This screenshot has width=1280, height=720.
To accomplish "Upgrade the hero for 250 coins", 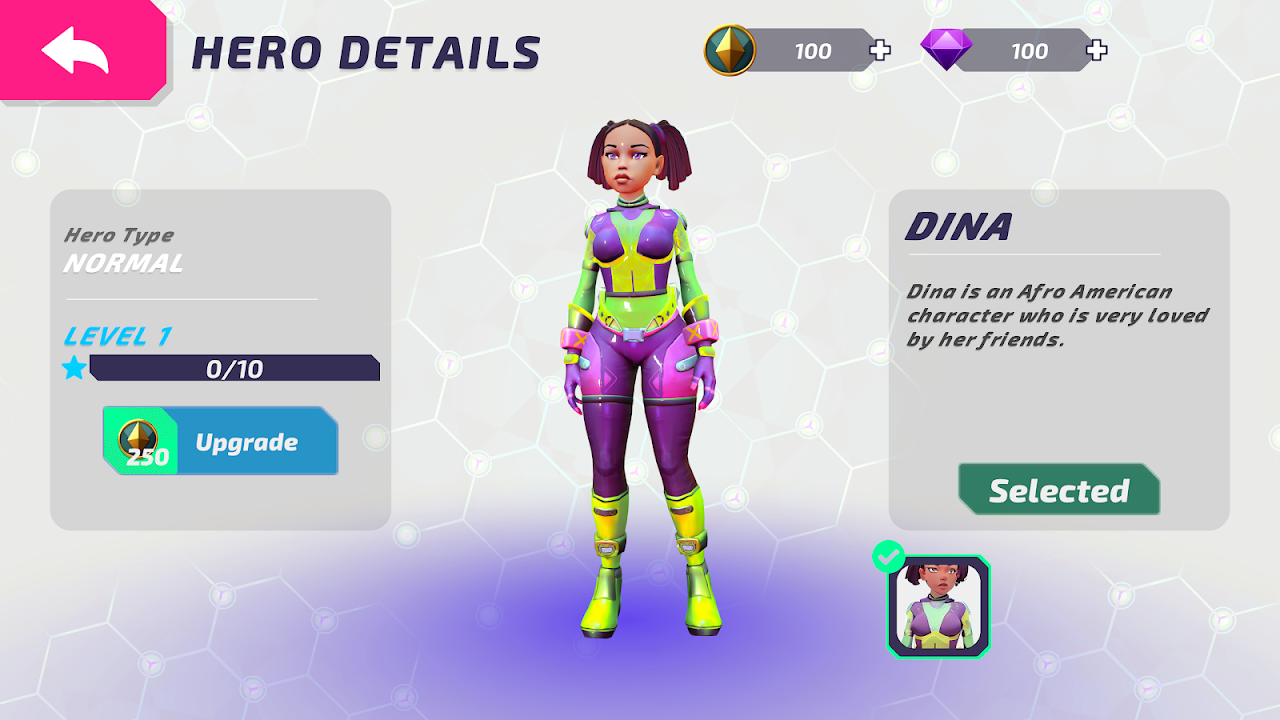I will coord(221,442).
